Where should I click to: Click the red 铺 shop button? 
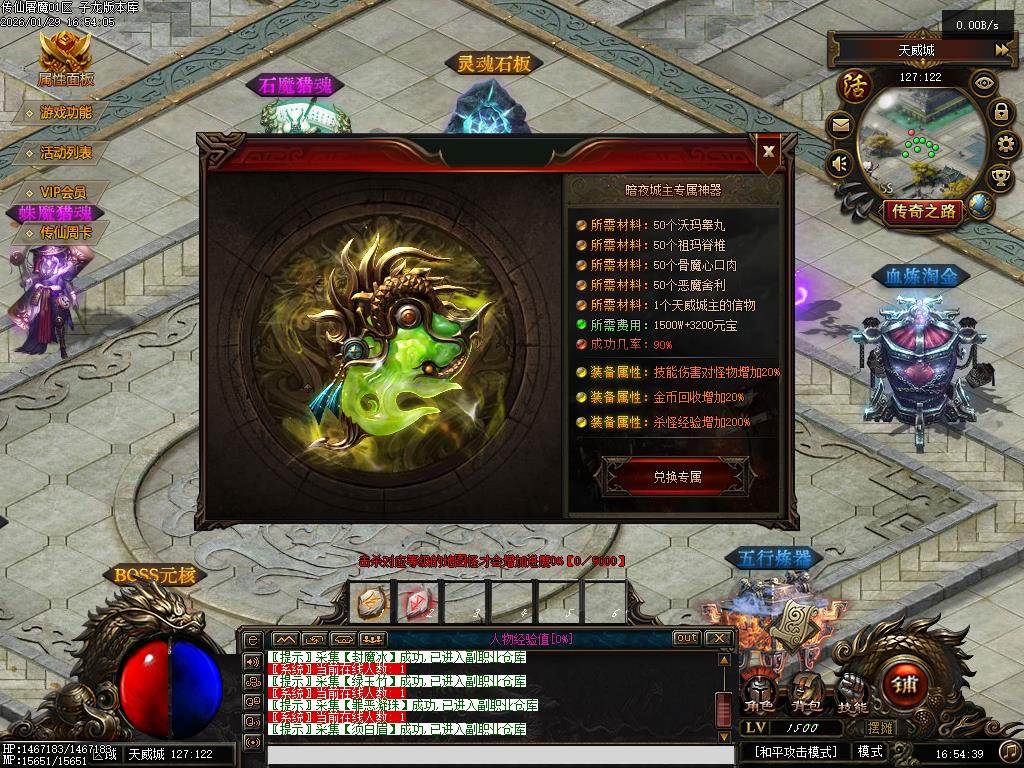[906, 686]
